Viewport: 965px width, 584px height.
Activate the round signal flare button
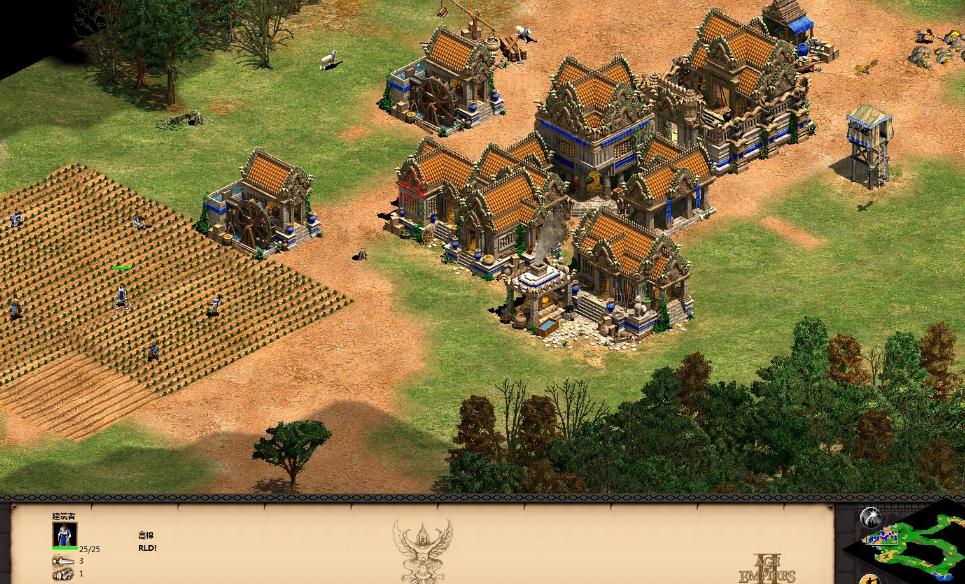[x=871, y=518]
